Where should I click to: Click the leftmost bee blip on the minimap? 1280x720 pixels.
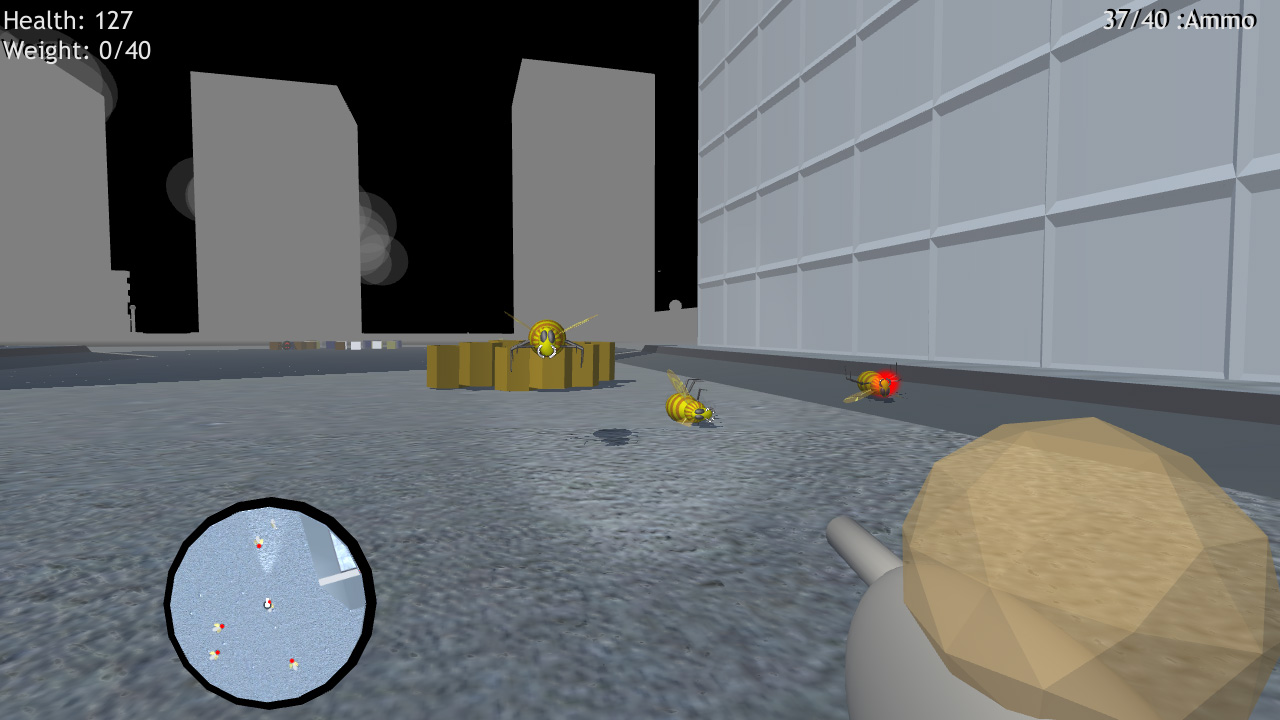pyautogui.click(x=219, y=626)
